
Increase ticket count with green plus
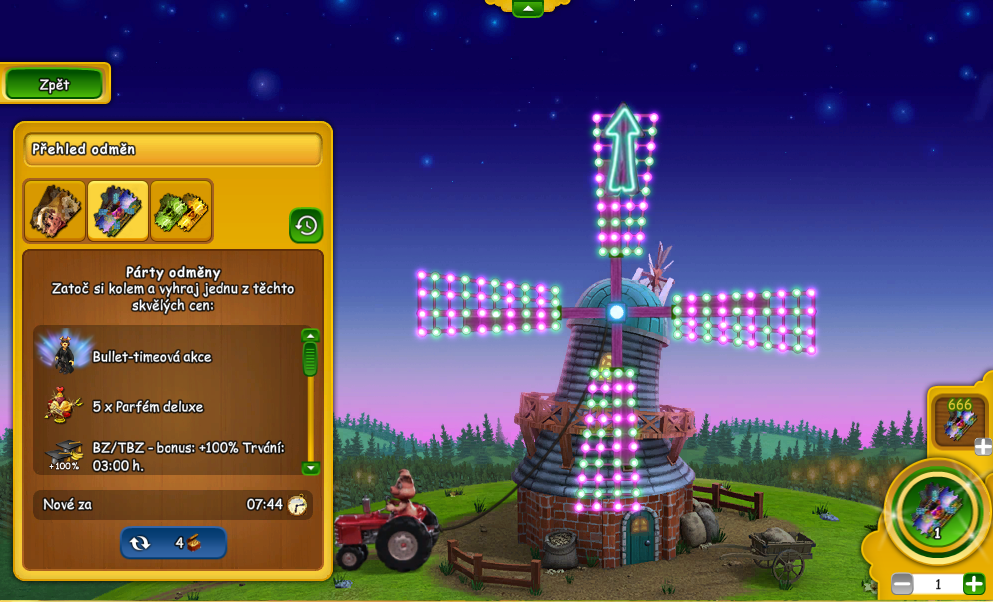[973, 584]
